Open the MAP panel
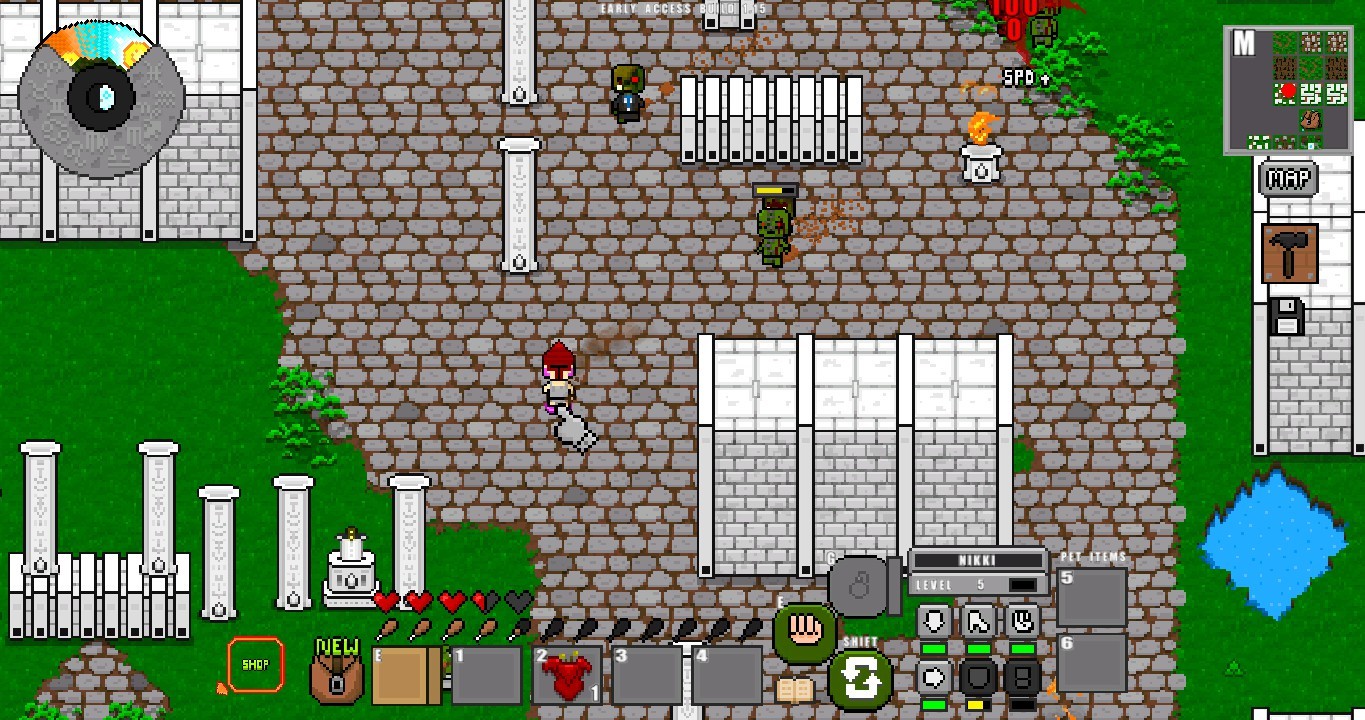Image resolution: width=1365 pixels, height=720 pixels. click(1288, 180)
